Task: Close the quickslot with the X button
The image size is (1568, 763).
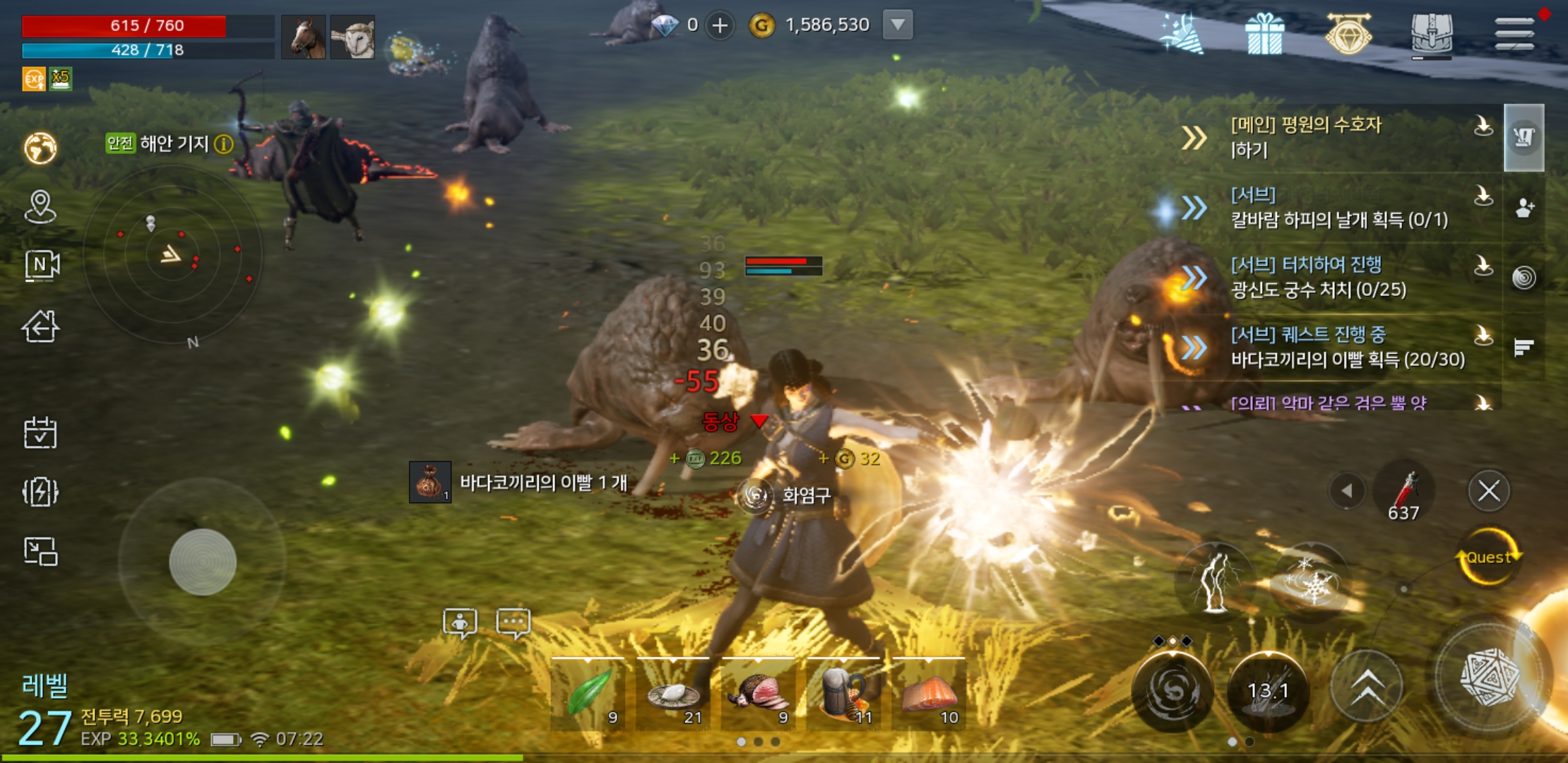Action: 1489,491
